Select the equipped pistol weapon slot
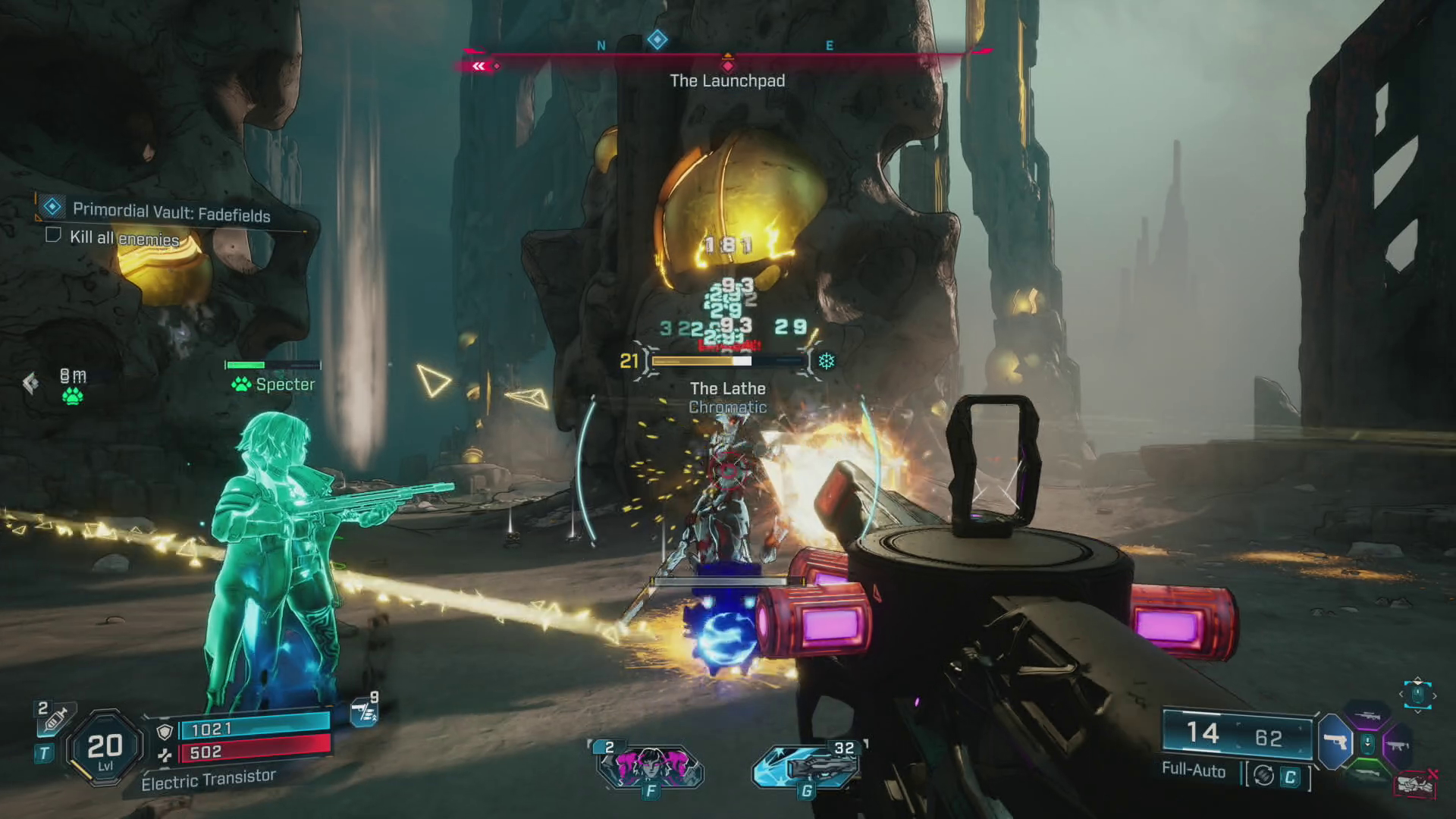Image resolution: width=1456 pixels, height=819 pixels. tap(1335, 742)
